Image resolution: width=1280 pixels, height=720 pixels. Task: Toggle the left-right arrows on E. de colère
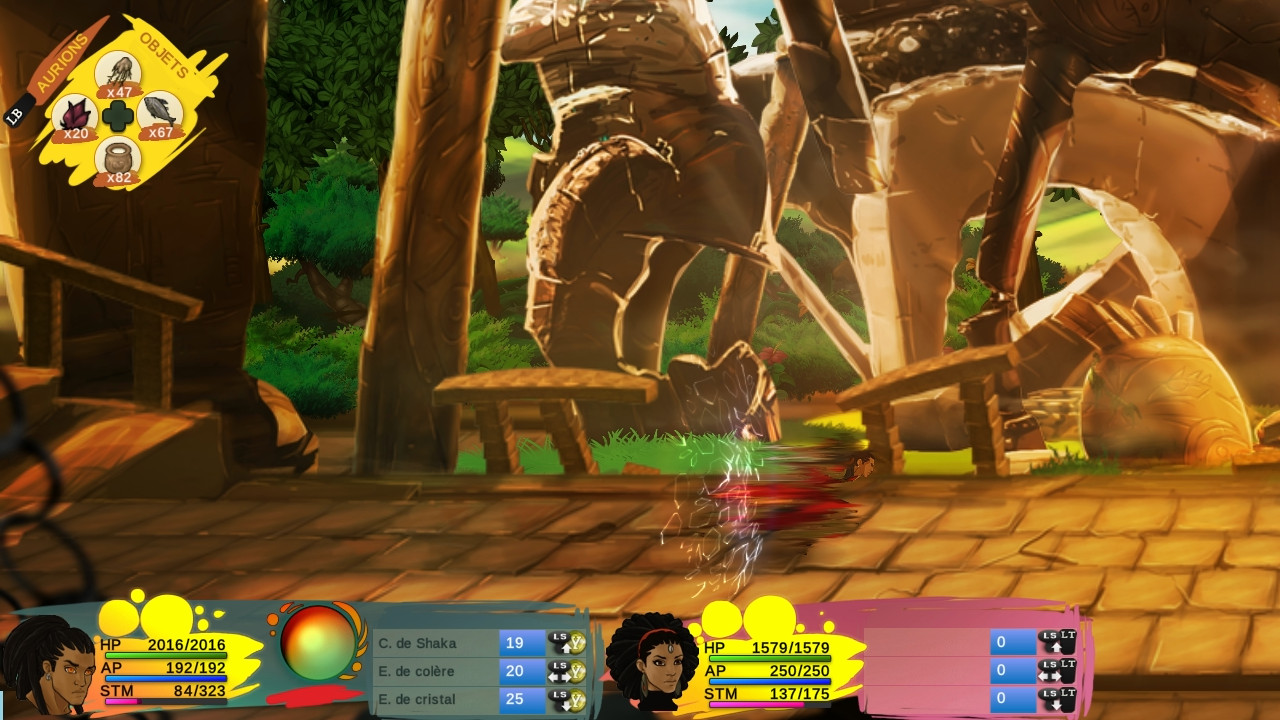point(558,676)
